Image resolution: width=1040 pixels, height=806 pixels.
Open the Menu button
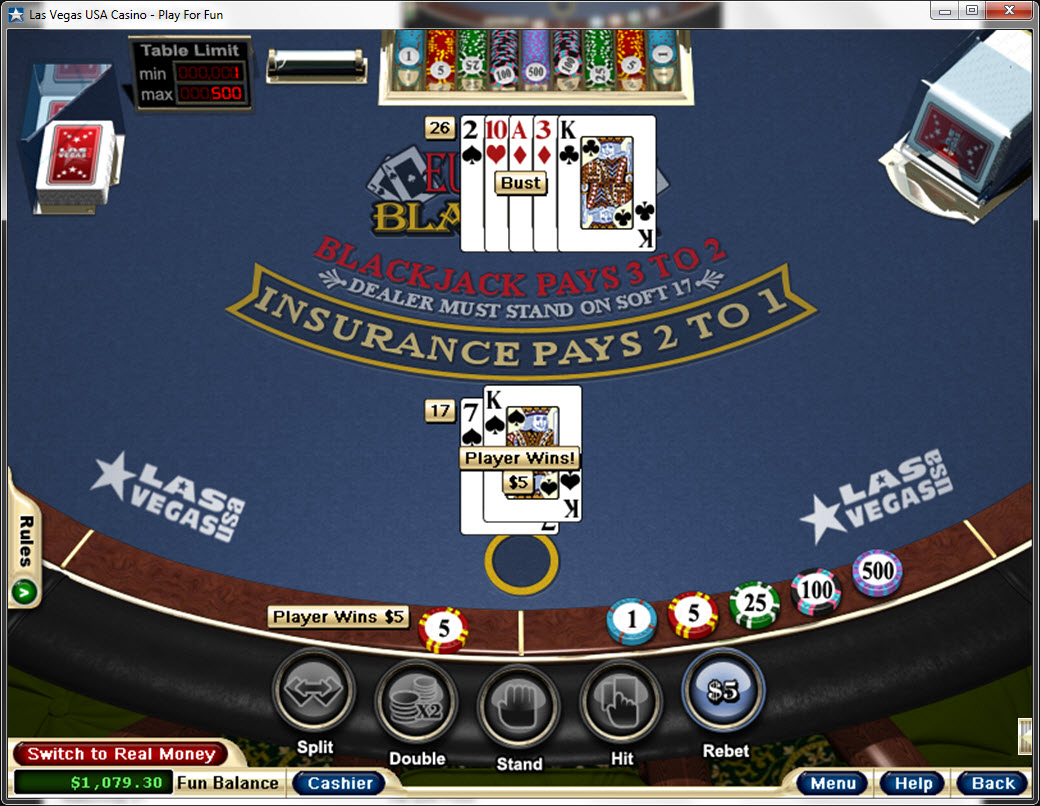tap(832, 783)
